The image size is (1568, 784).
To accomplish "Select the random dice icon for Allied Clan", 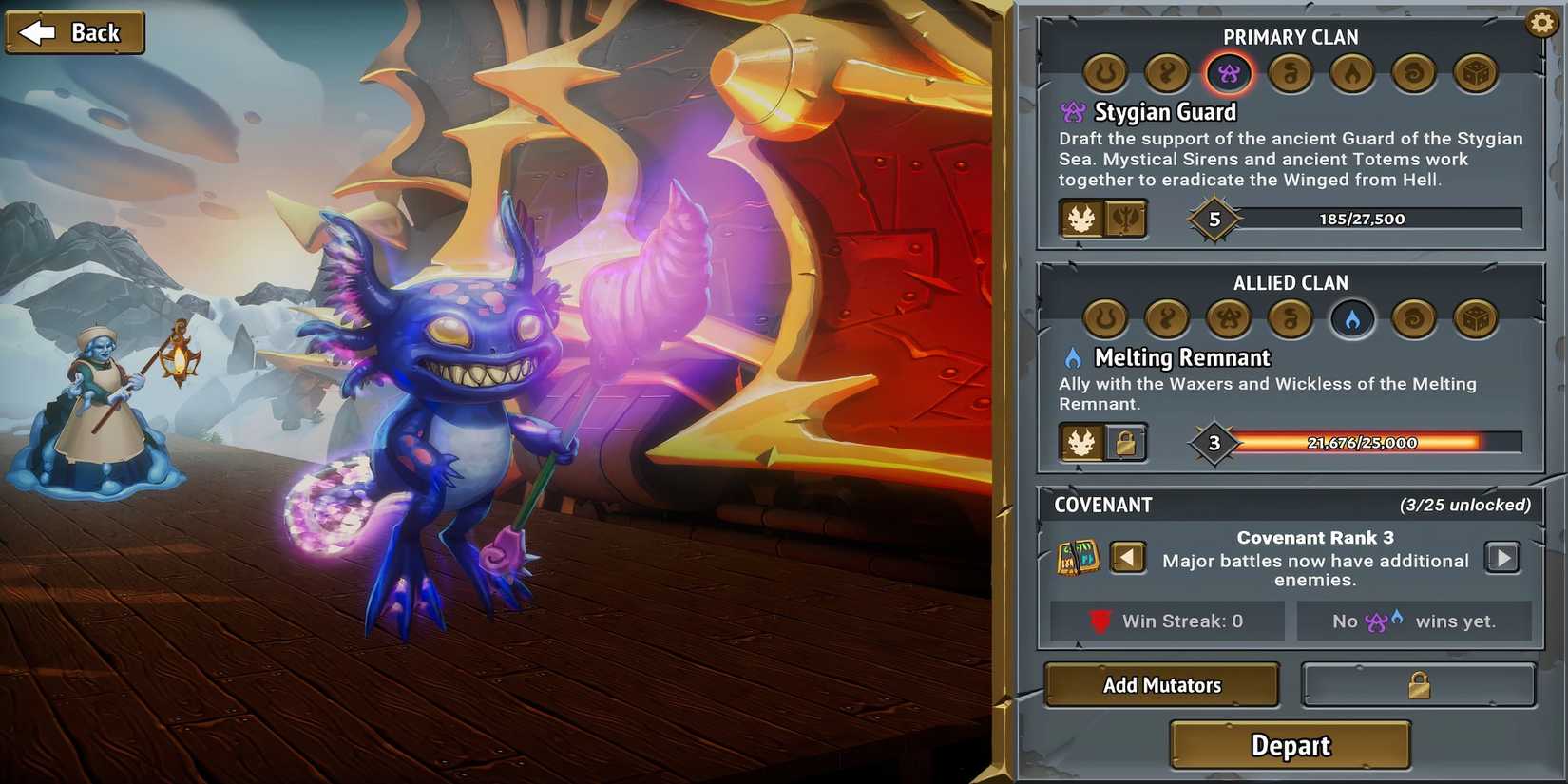I will pyautogui.click(x=1476, y=319).
